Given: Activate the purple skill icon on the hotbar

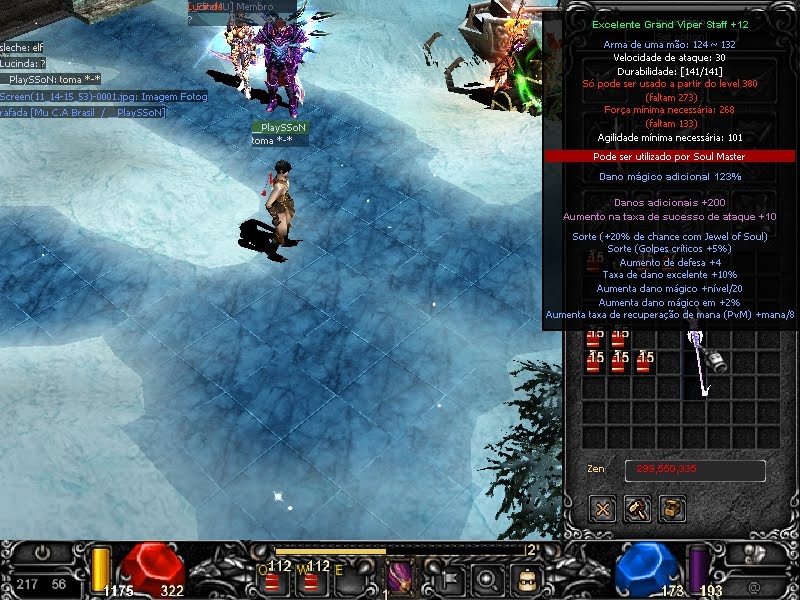Looking at the screenshot, I should [400, 578].
